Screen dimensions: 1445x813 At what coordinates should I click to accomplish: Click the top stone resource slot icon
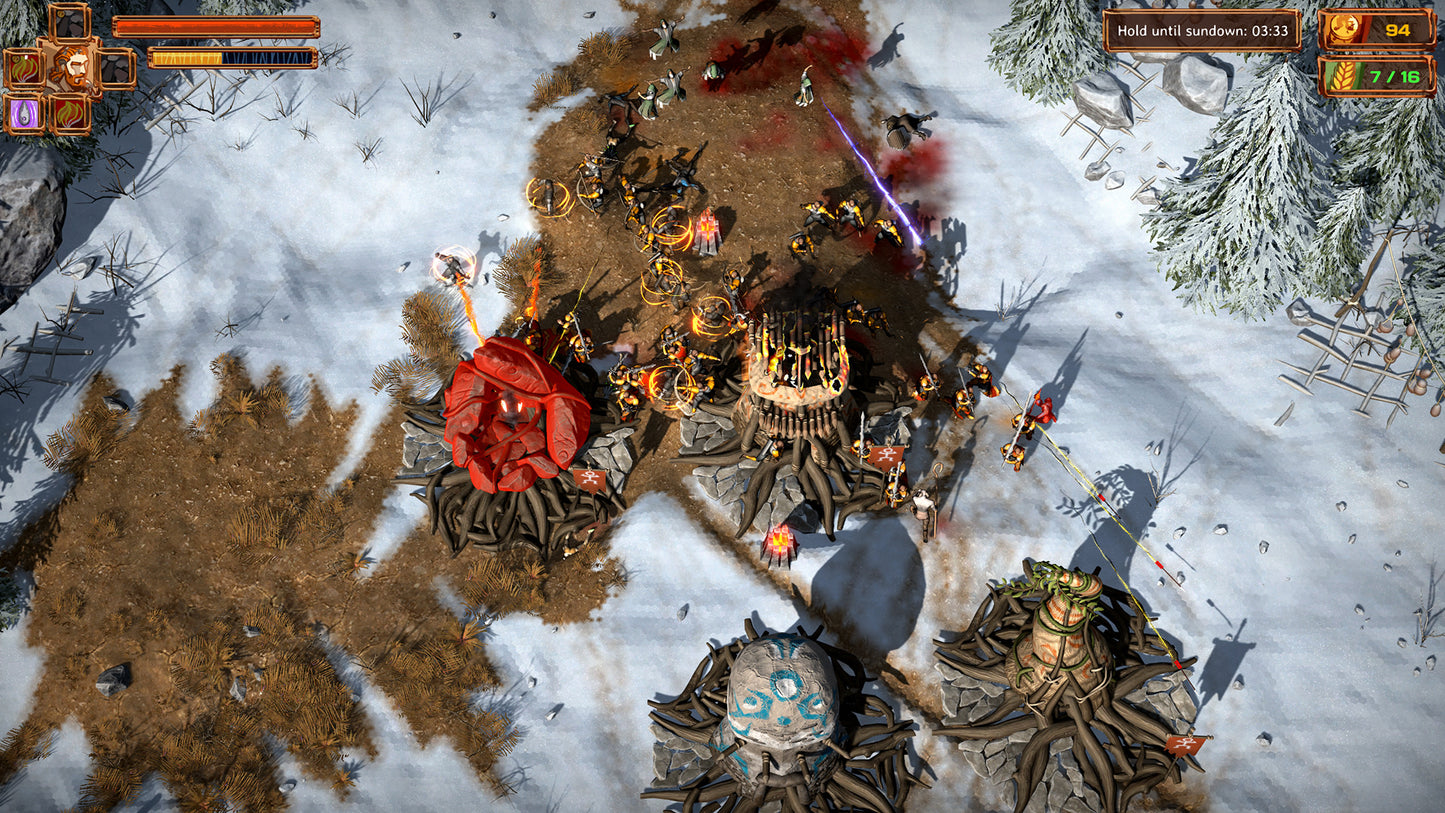(x=69, y=23)
